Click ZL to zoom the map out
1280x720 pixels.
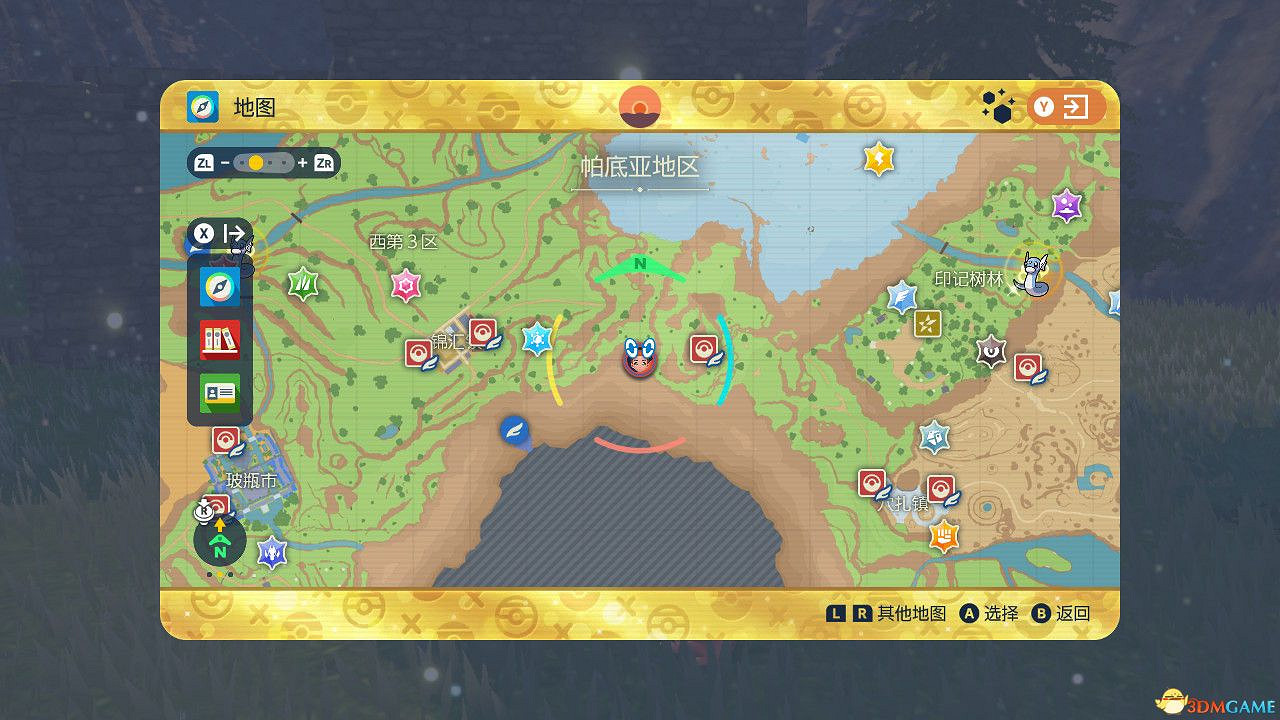206,161
